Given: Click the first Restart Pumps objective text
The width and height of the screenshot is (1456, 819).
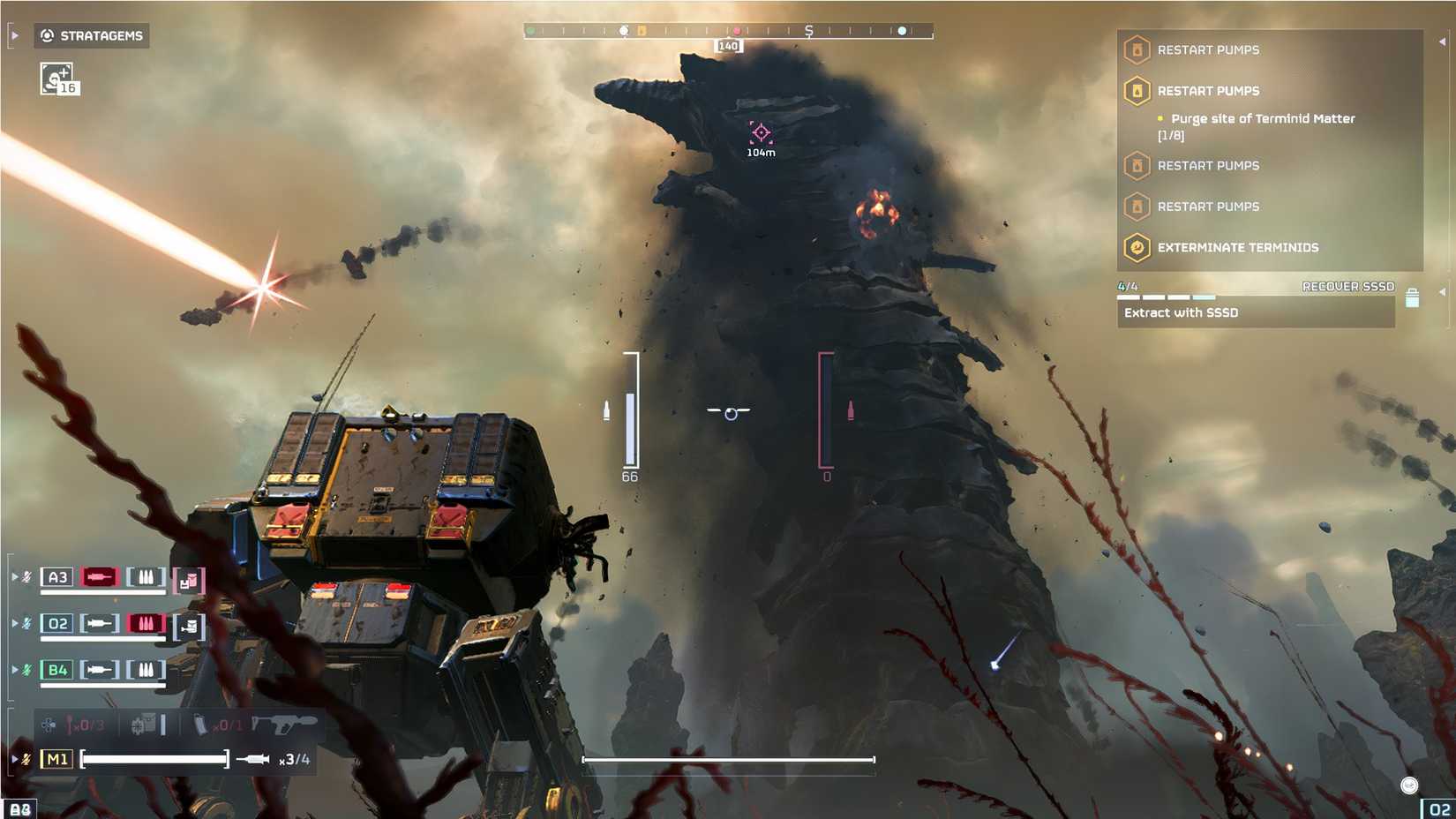Looking at the screenshot, I should point(1210,50).
